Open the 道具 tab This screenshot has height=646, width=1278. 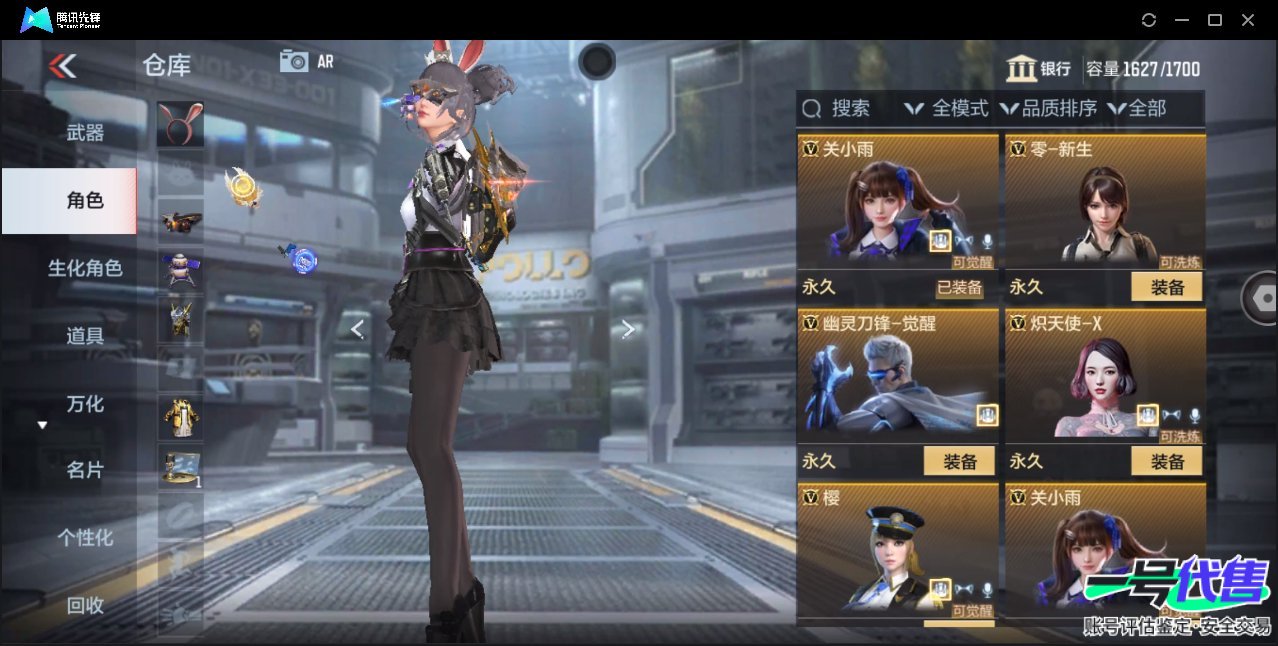[x=85, y=336]
